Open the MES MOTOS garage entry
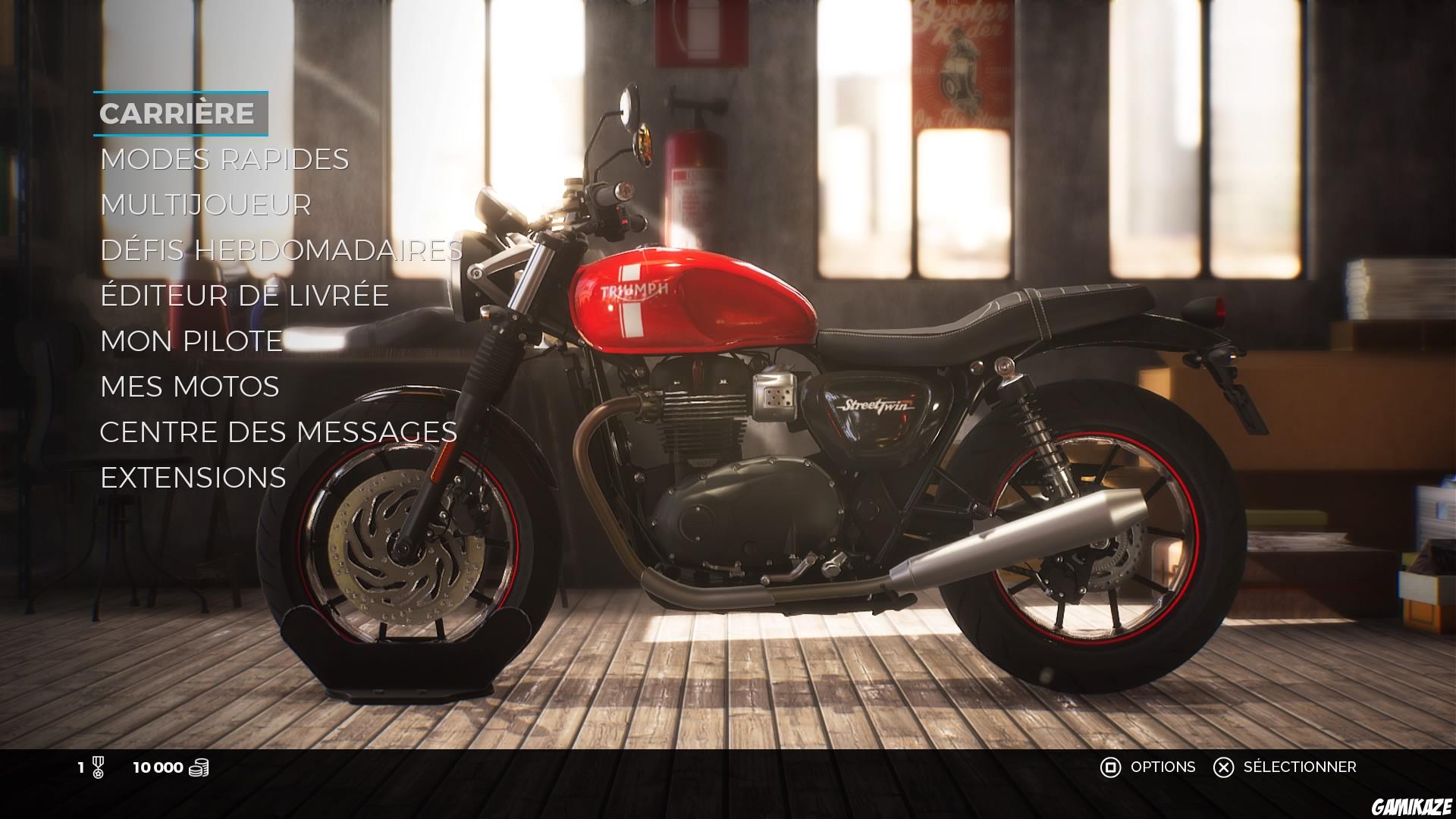 coord(189,387)
